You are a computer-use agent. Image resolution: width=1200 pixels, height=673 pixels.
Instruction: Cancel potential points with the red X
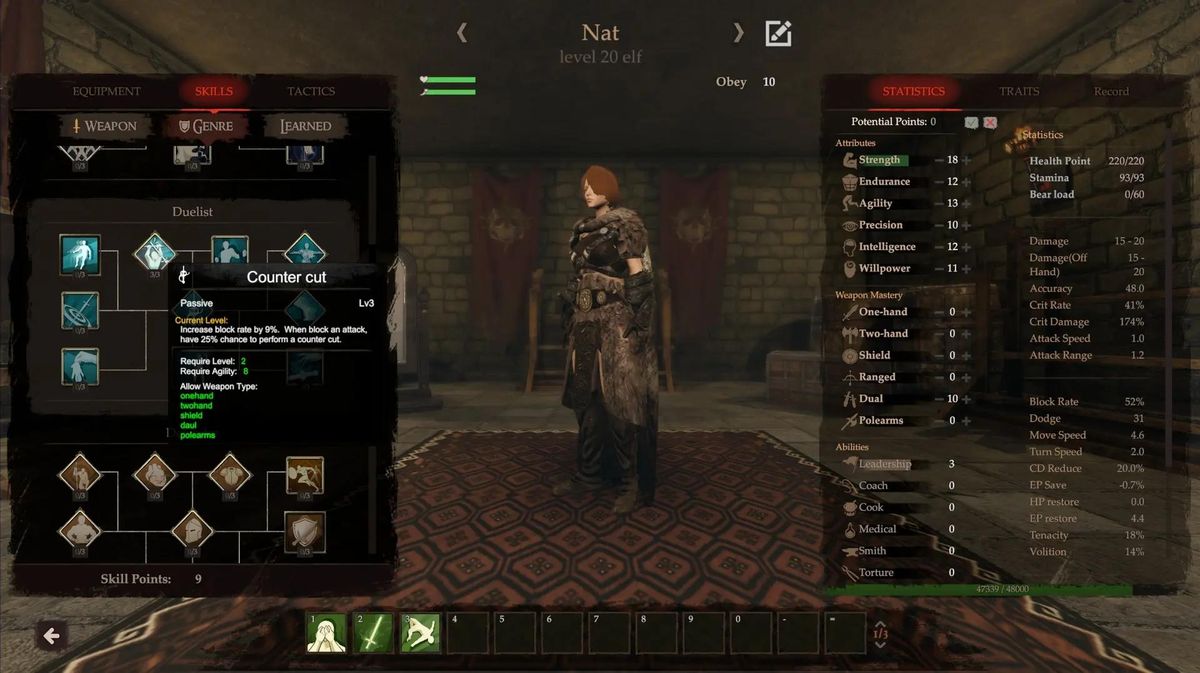coord(990,122)
